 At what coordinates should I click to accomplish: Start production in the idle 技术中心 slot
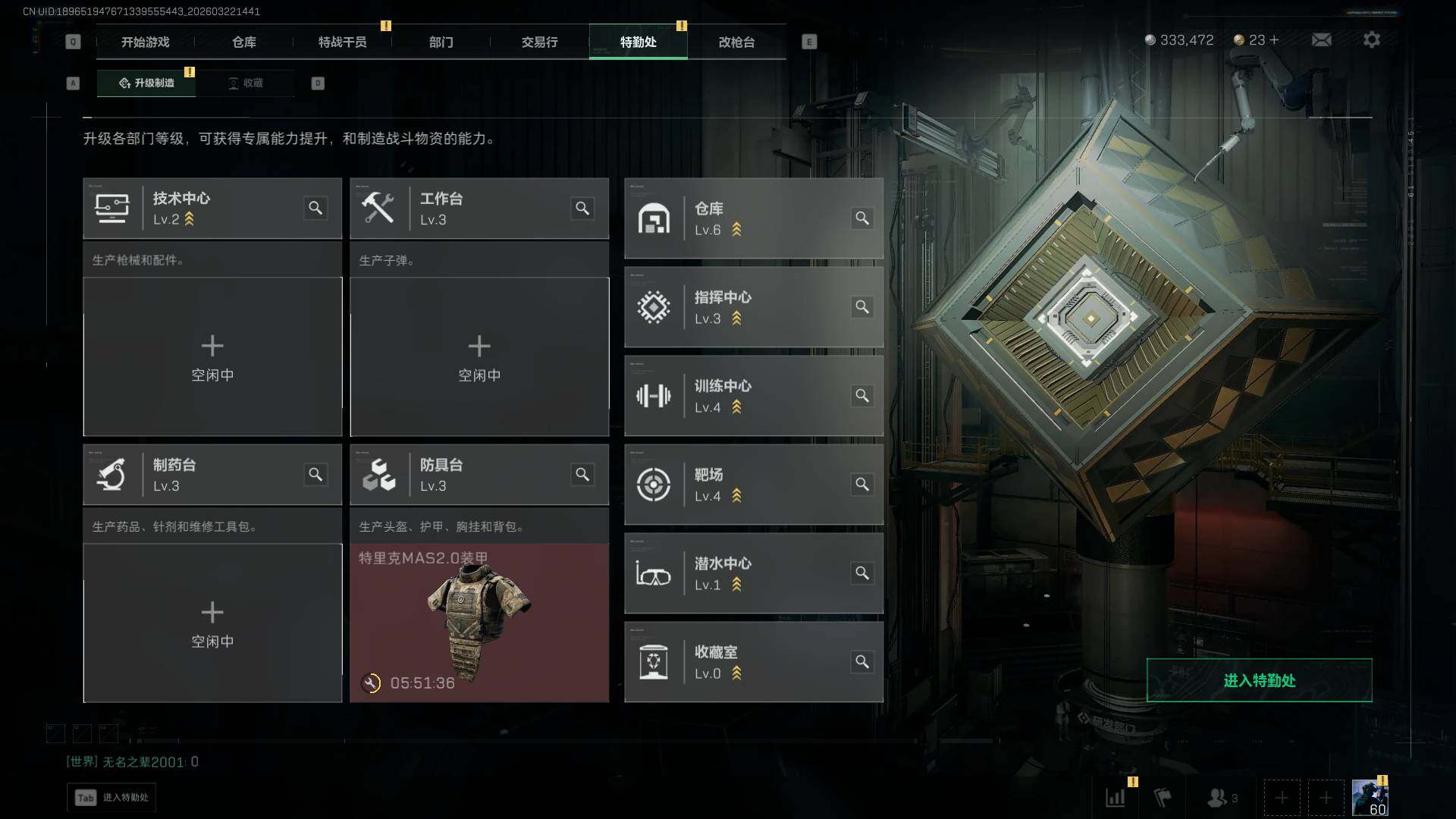(212, 356)
